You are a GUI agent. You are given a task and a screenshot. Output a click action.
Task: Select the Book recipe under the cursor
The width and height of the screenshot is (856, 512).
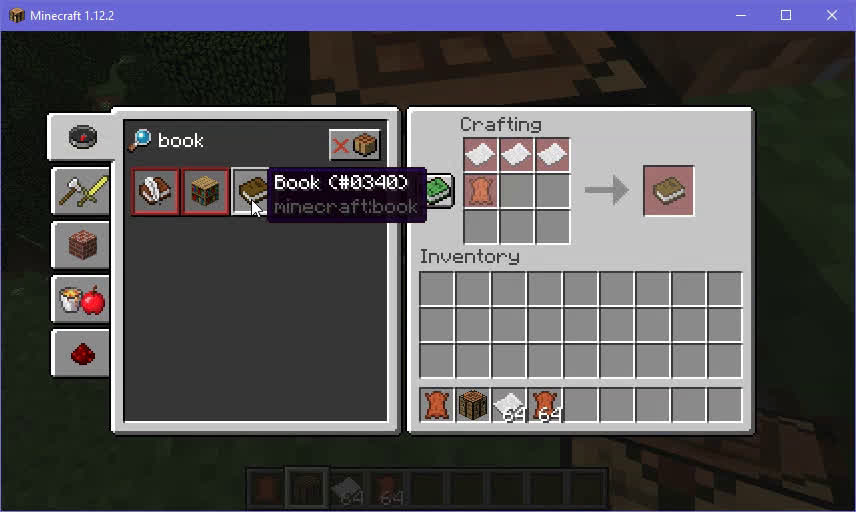(250, 191)
